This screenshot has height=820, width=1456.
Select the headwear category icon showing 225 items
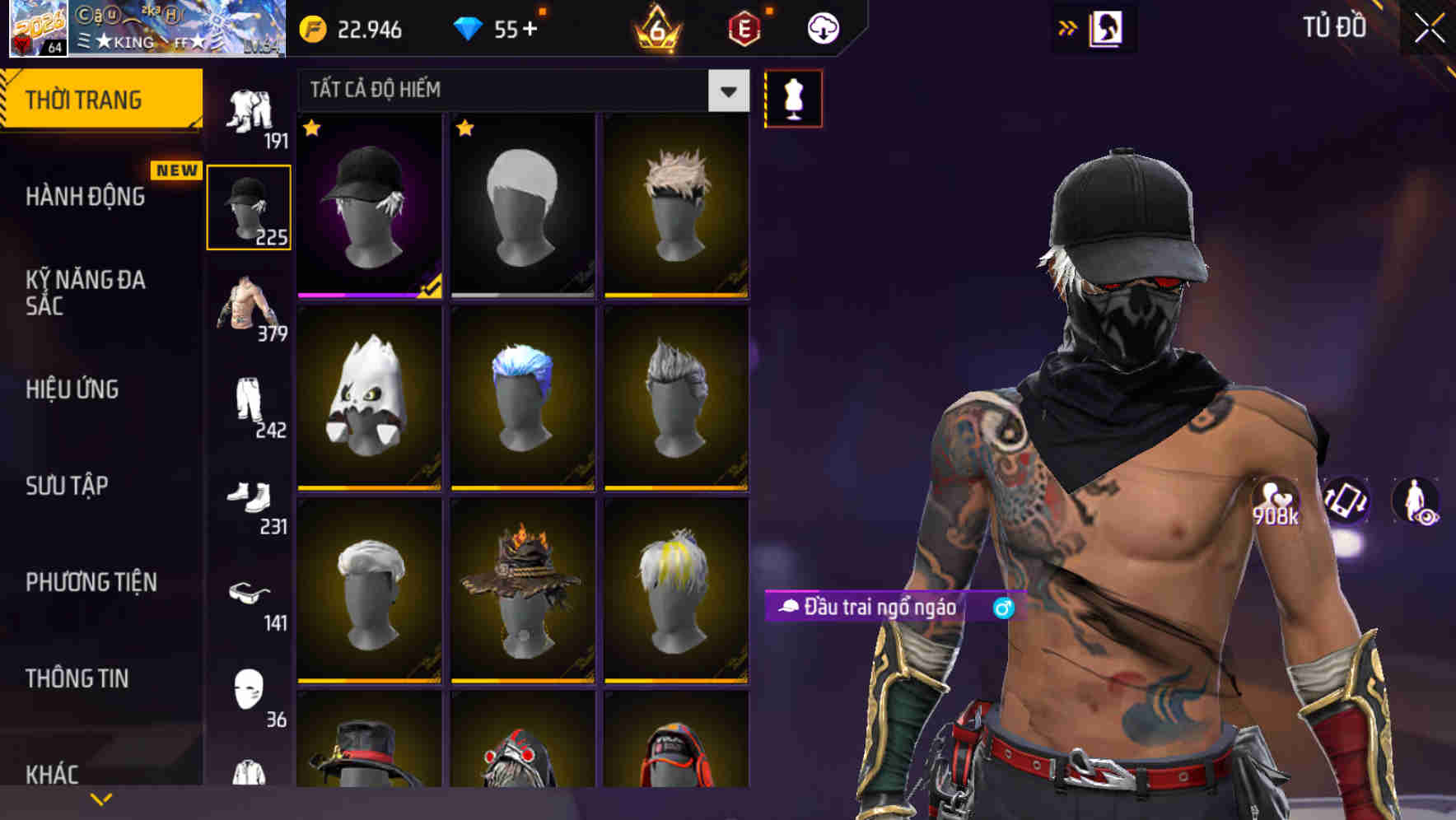[250, 206]
